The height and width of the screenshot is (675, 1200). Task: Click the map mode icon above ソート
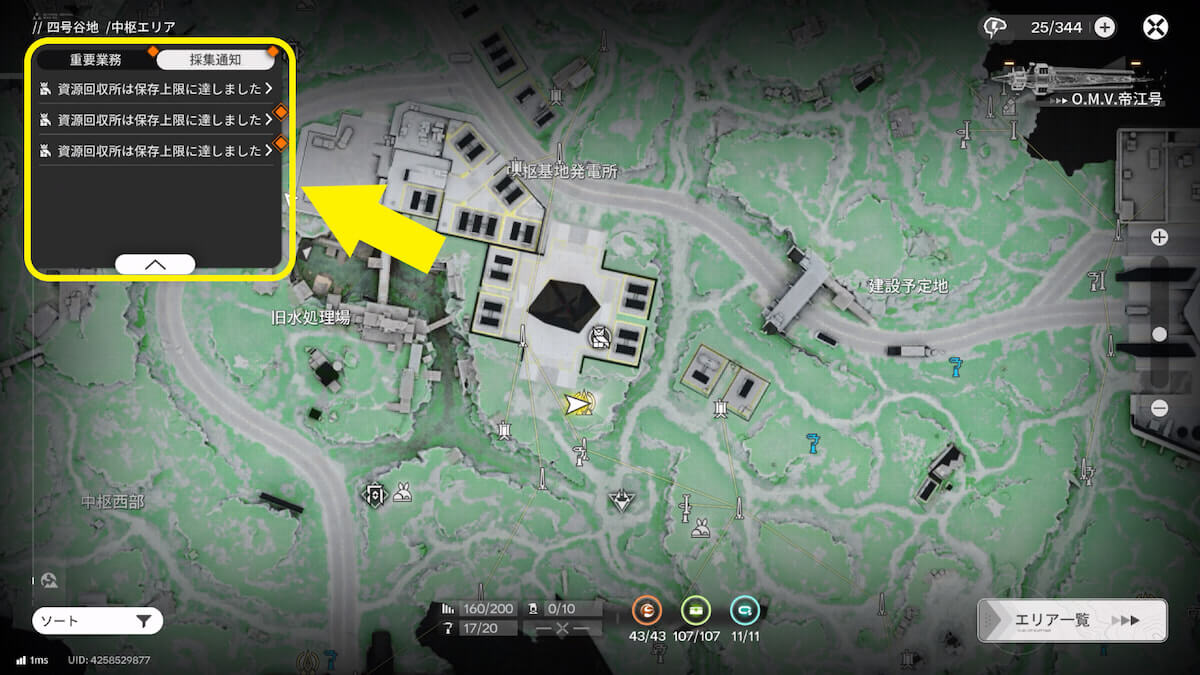(x=50, y=580)
